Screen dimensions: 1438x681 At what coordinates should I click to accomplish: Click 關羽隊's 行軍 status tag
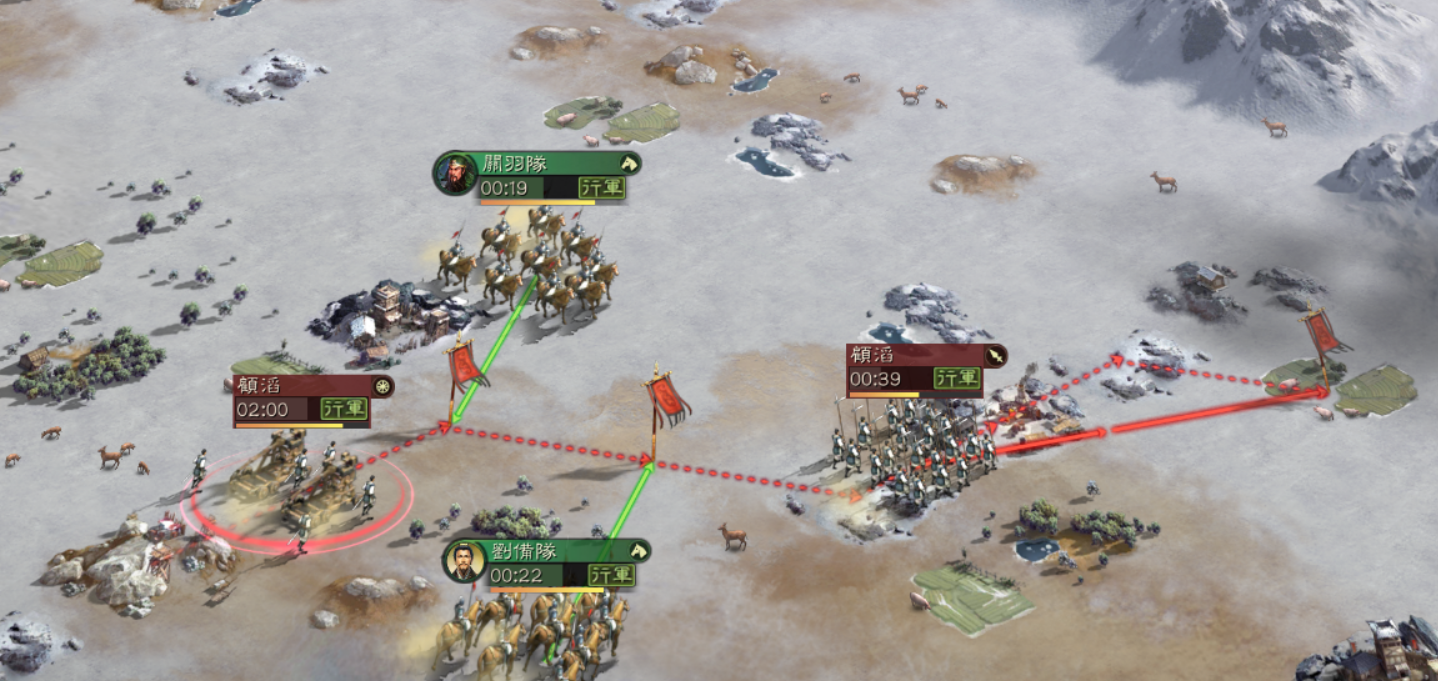pyautogui.click(x=602, y=188)
